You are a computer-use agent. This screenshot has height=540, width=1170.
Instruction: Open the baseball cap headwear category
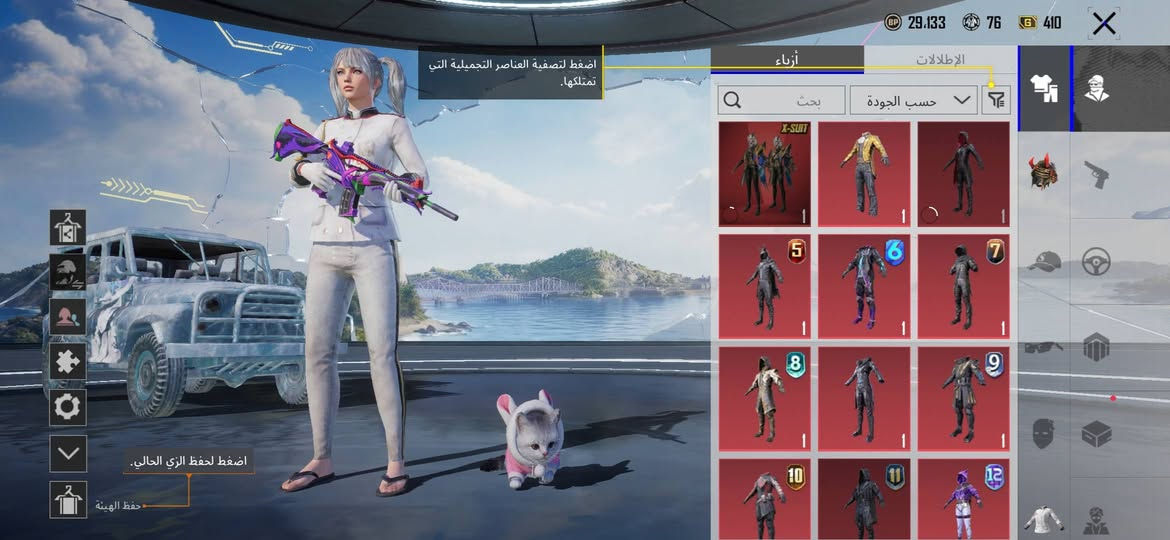(1043, 262)
